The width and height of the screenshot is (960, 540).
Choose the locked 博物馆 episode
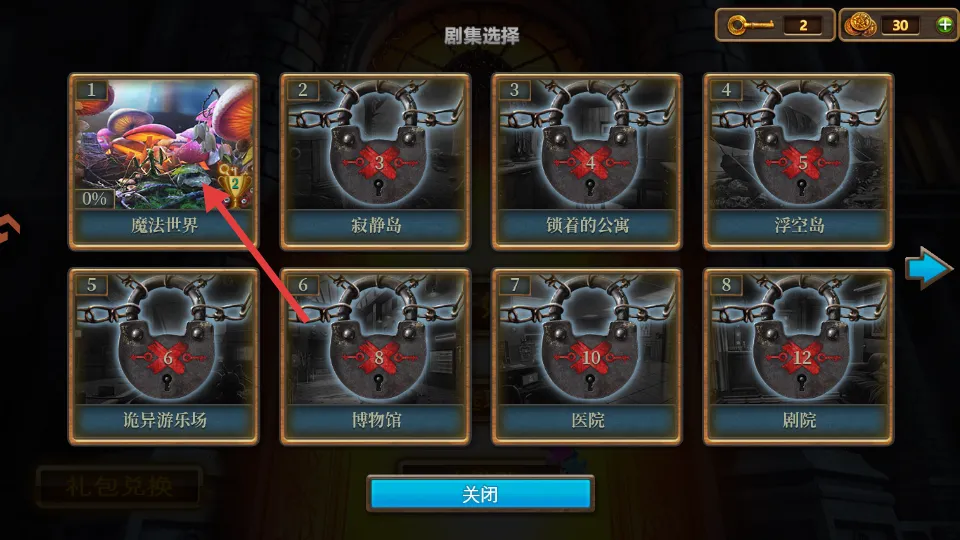(375, 355)
